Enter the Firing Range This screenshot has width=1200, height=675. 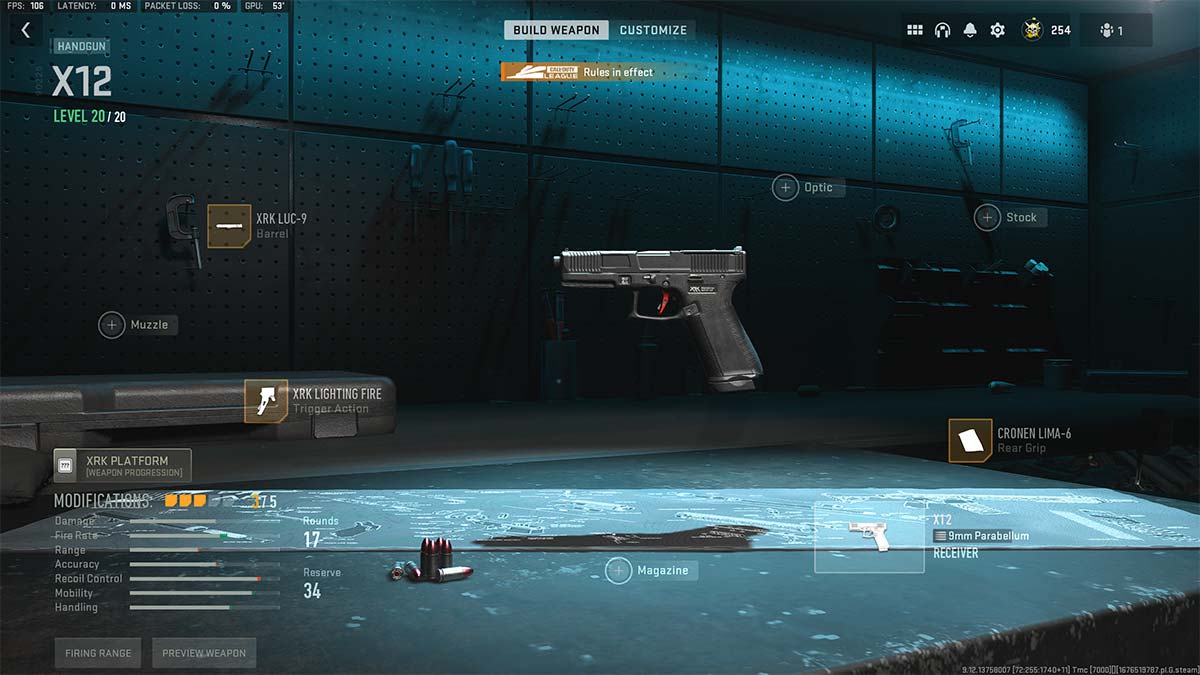tap(99, 653)
